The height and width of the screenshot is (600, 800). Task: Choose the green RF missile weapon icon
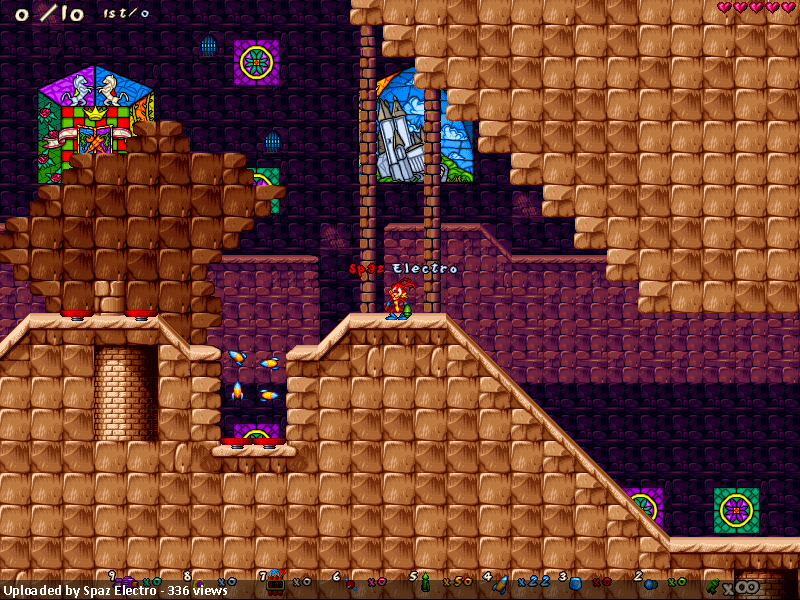(x=425, y=580)
